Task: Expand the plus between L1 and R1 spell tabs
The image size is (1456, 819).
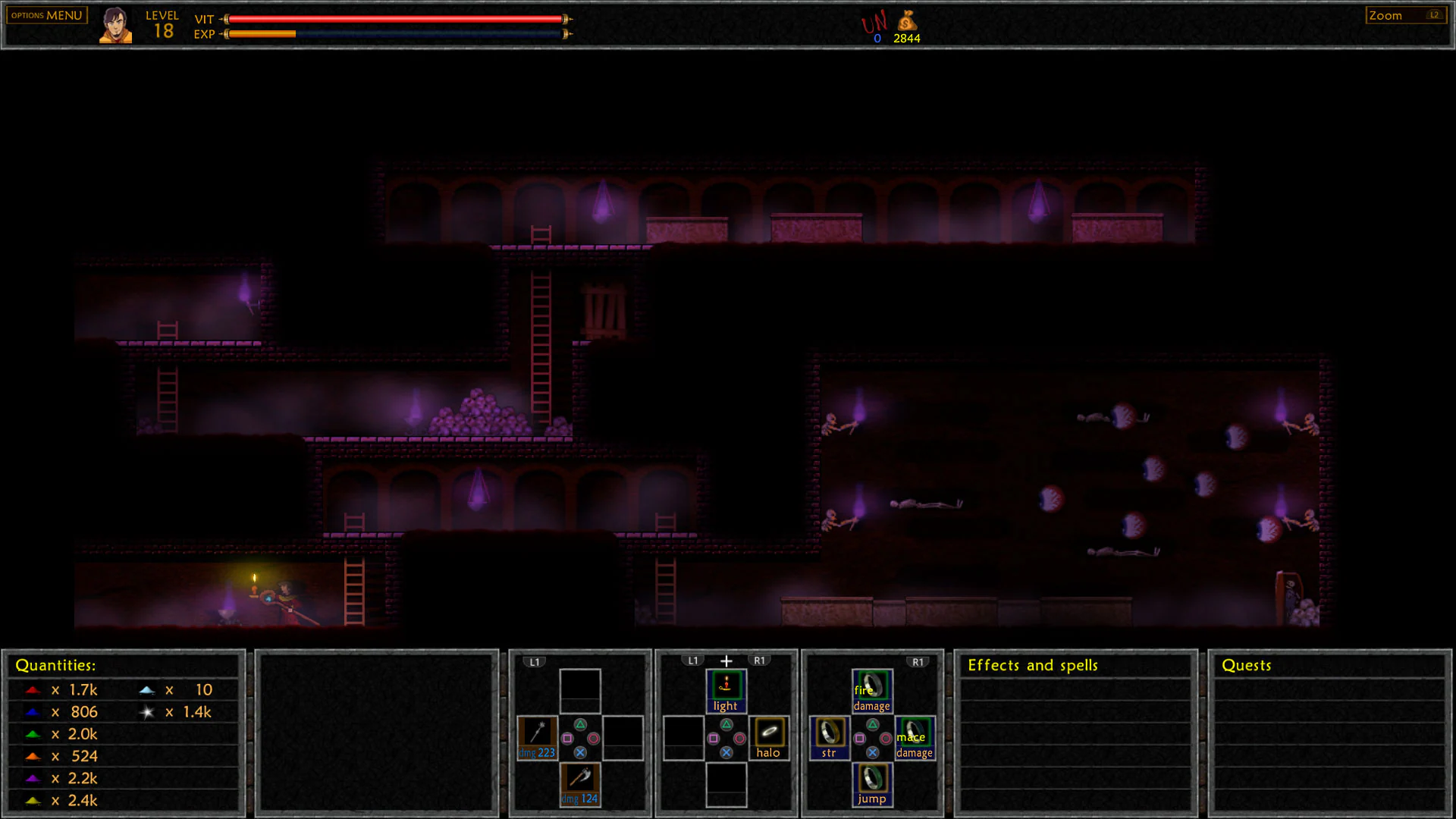Action: [726, 659]
